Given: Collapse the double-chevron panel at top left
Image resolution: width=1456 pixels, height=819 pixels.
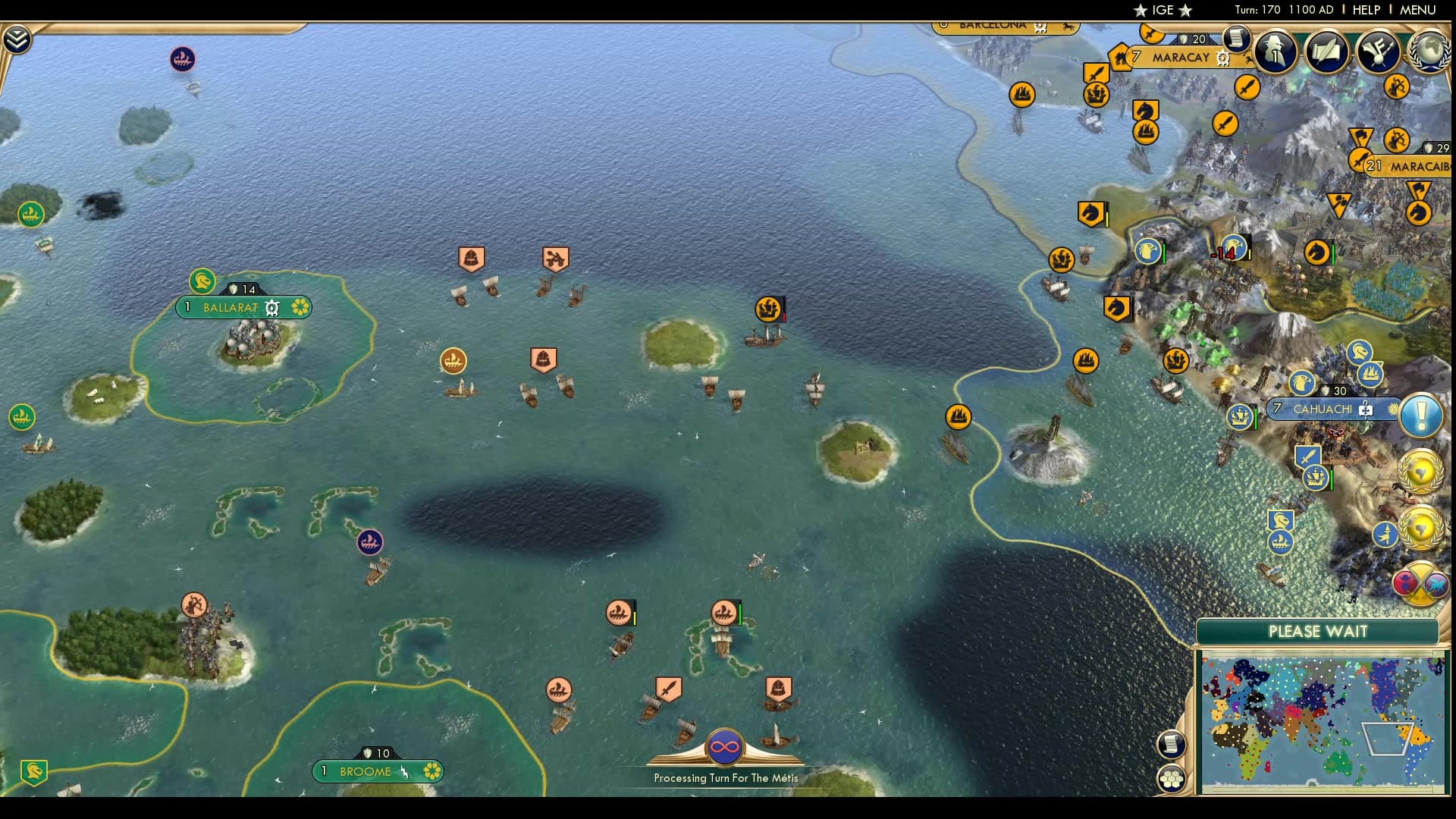Looking at the screenshot, I should click(x=15, y=36).
